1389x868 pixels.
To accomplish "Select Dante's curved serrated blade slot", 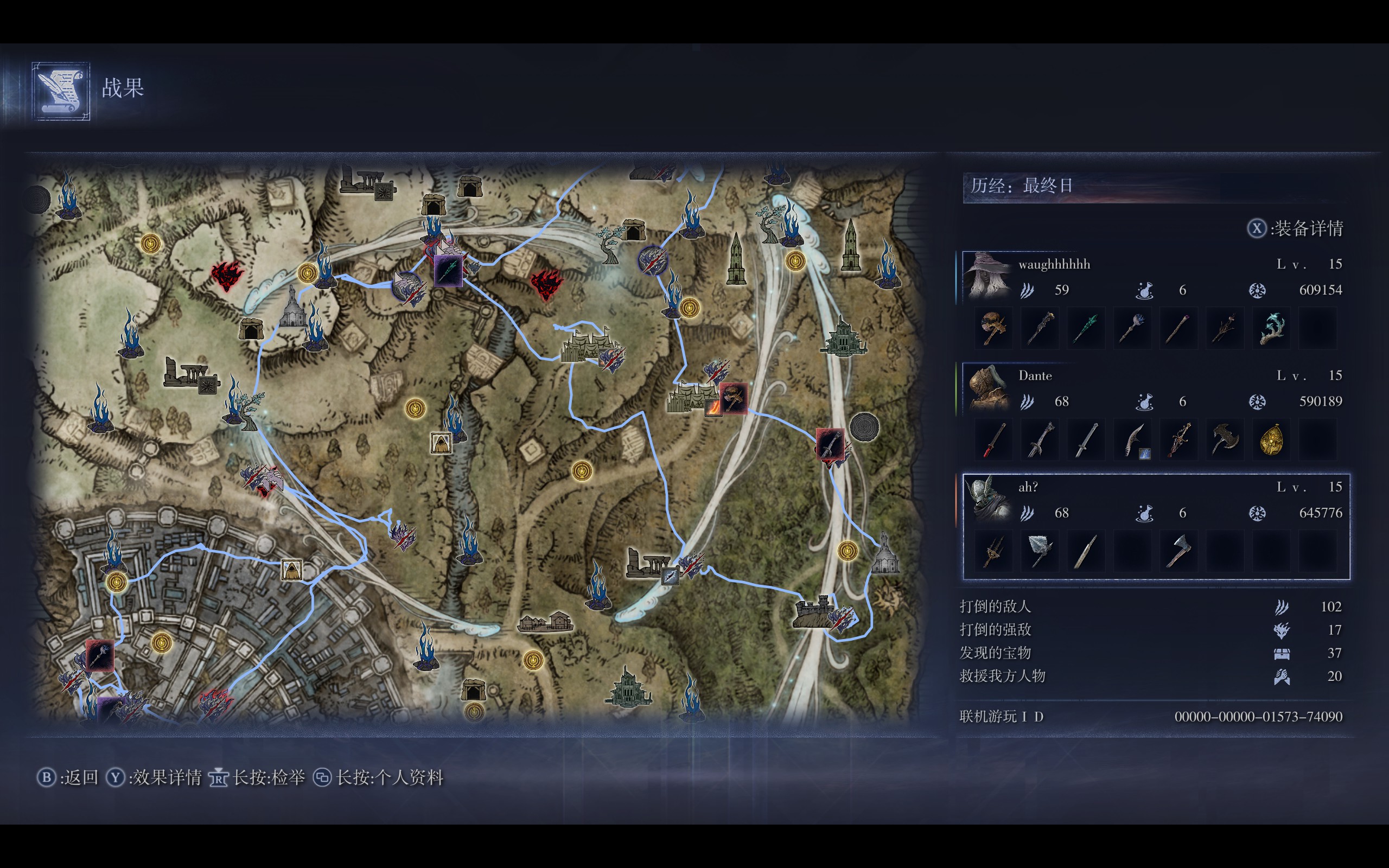I will 1132,440.
